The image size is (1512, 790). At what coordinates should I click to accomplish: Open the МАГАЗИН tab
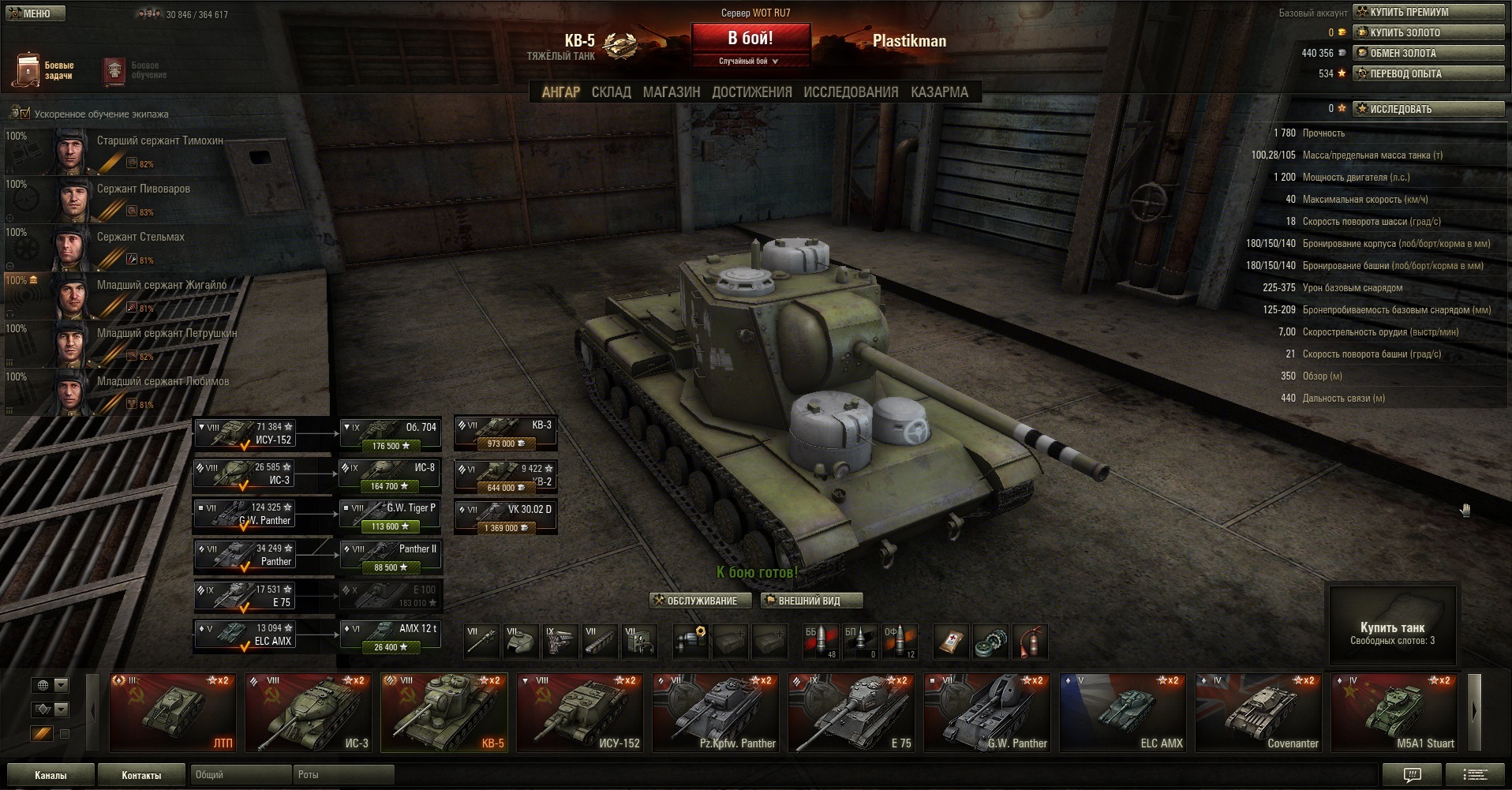[671, 92]
